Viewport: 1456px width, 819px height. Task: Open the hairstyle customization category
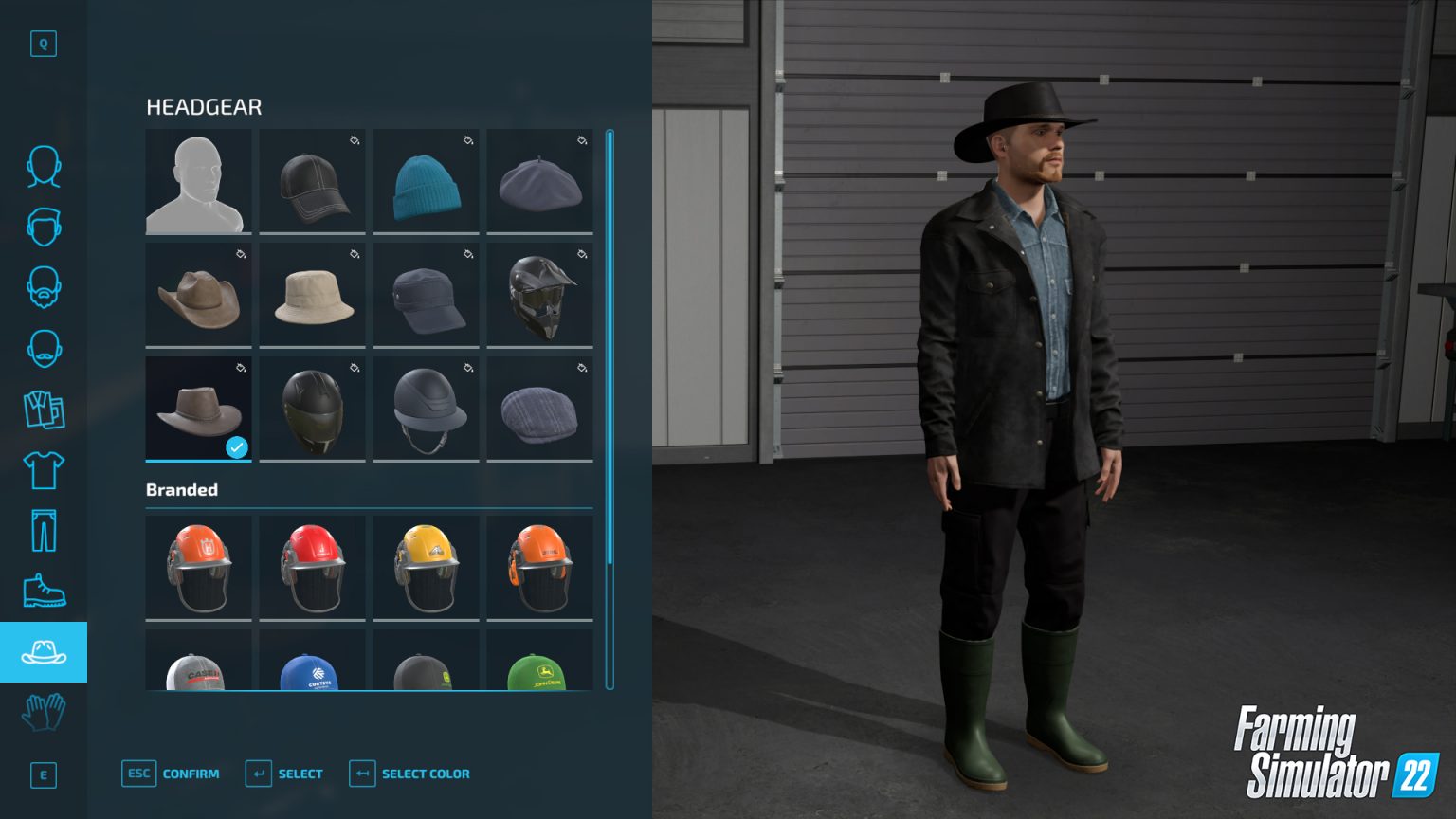click(44, 227)
